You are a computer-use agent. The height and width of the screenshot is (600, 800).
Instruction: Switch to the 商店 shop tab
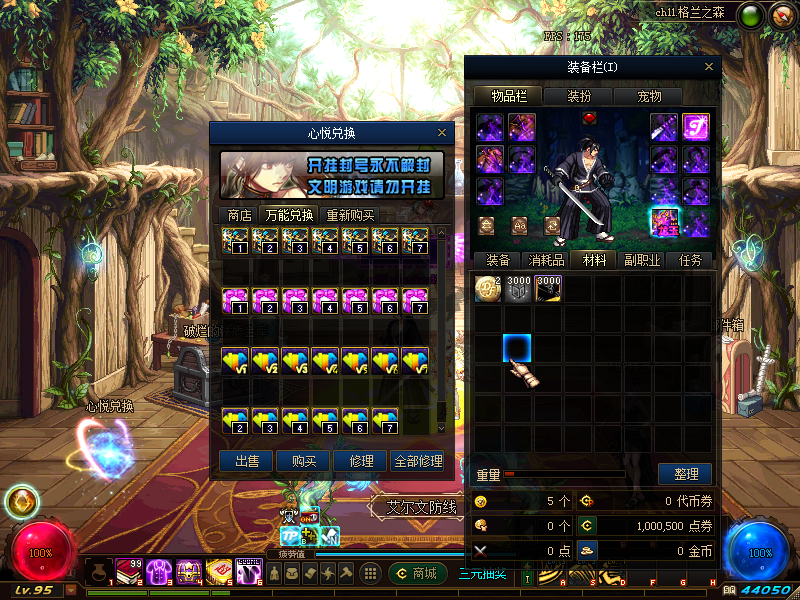[x=239, y=215]
